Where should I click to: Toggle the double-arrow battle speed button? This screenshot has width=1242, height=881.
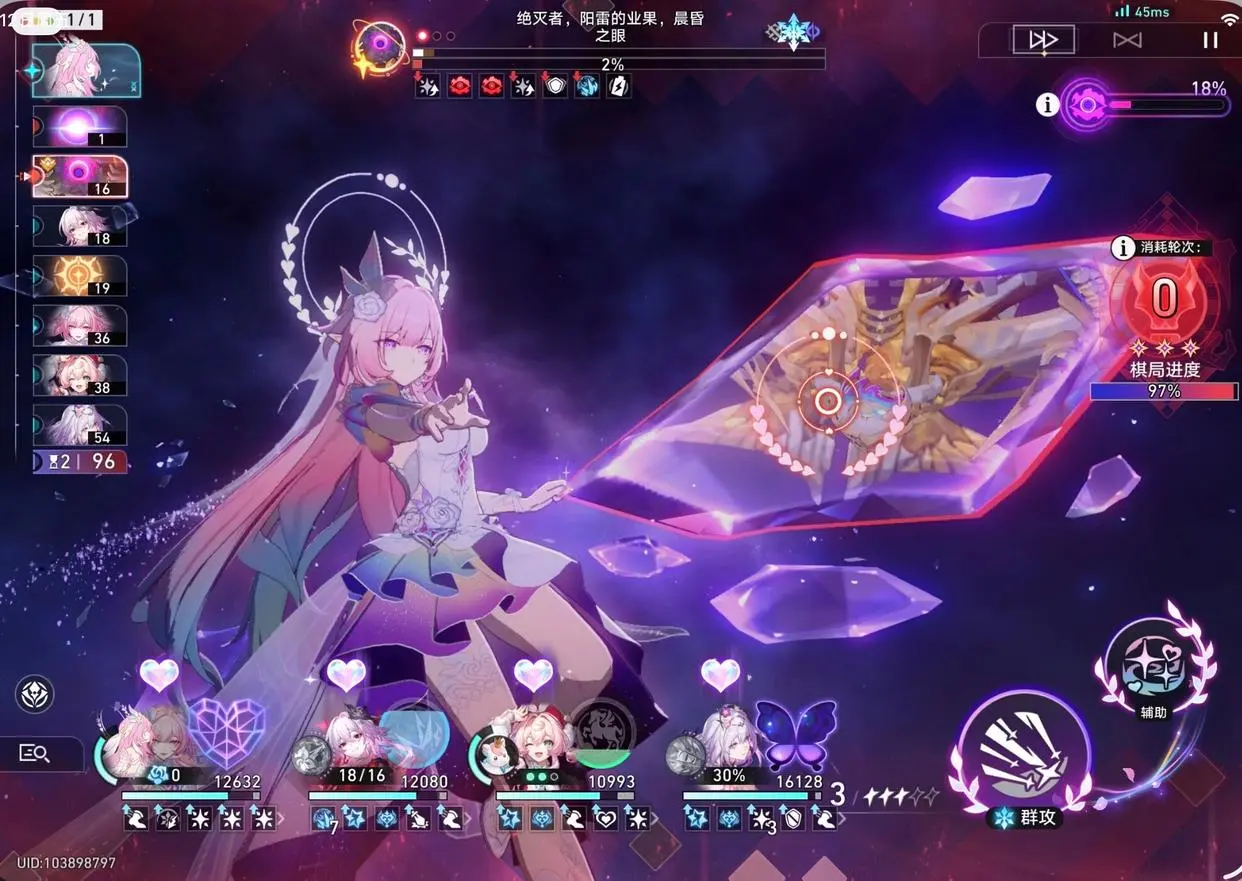coord(1043,40)
